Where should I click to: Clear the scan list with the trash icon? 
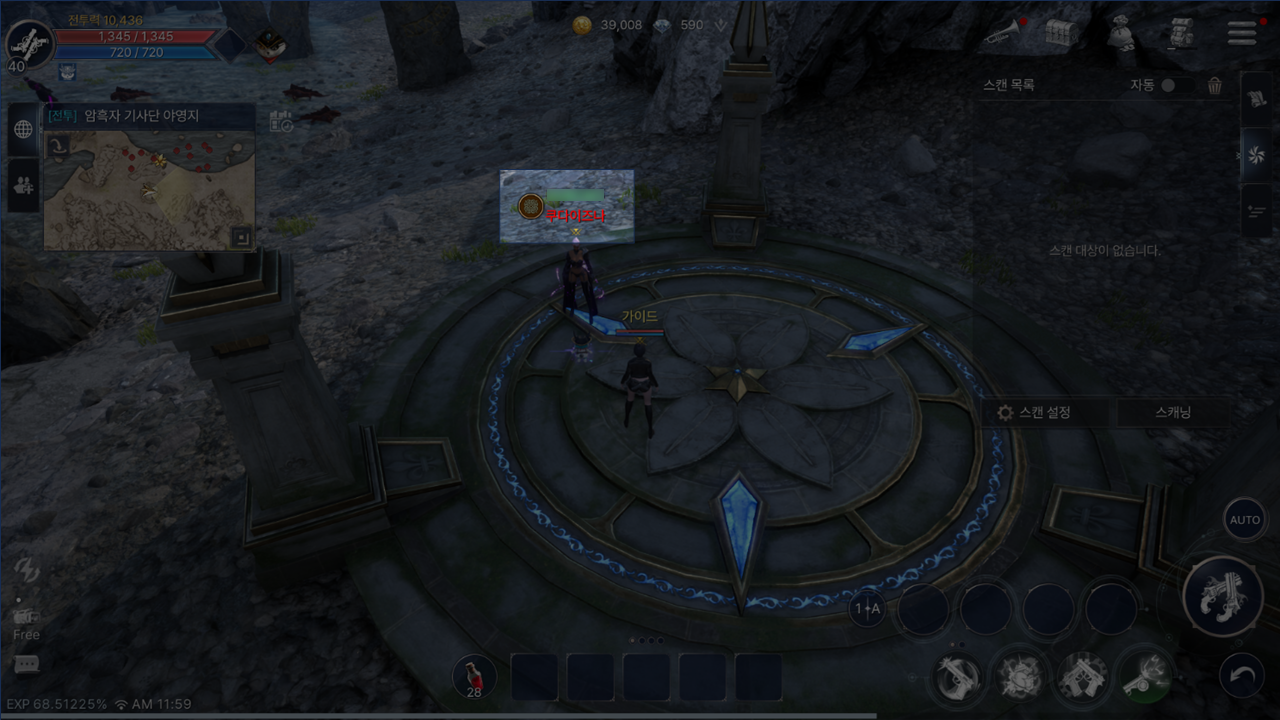coord(1215,86)
